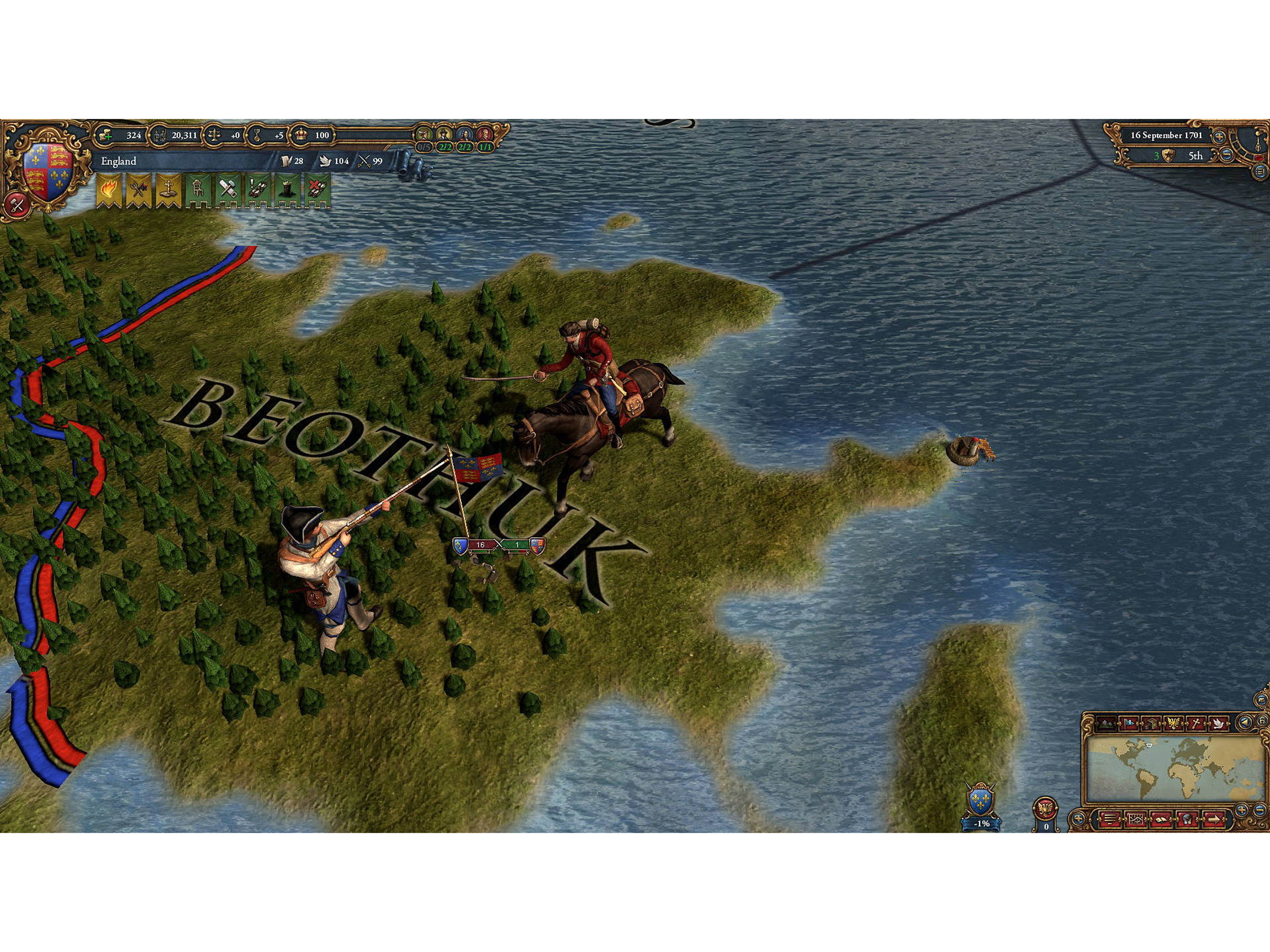Open the diplomatic map mode dove icon
1270x952 pixels.
coord(1218,723)
